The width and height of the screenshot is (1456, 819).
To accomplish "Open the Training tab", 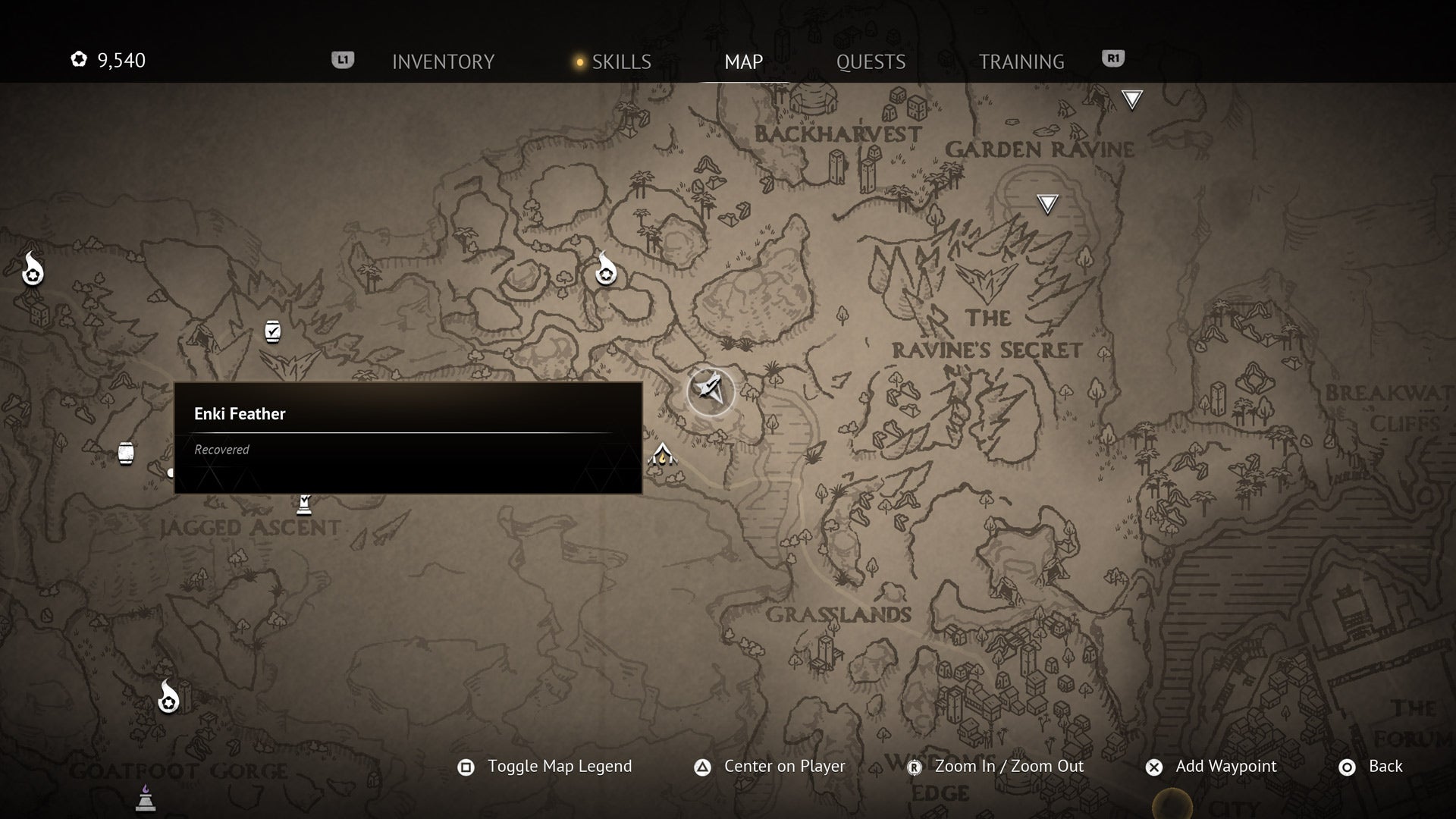I will coord(1021,61).
